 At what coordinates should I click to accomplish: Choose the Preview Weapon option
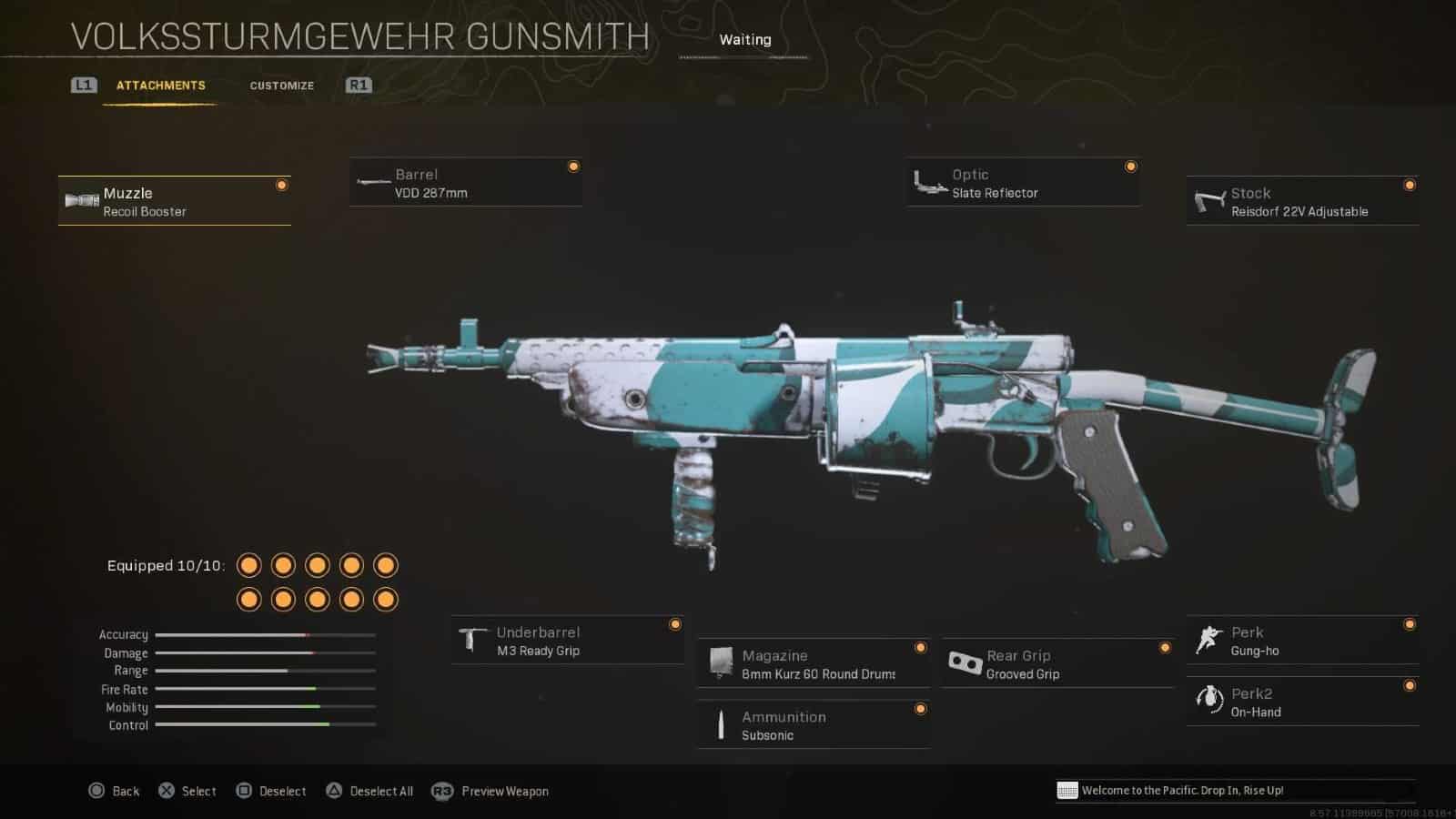(x=491, y=791)
